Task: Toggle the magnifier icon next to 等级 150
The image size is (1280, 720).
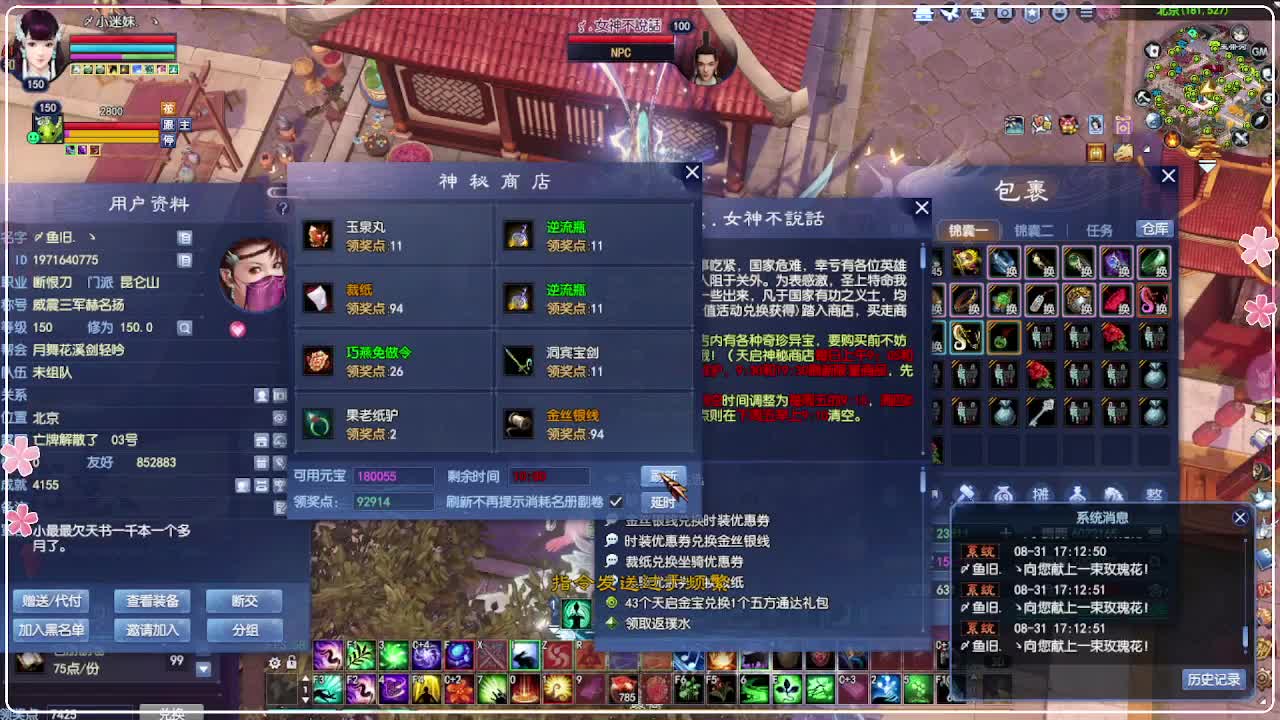Action: [184, 329]
